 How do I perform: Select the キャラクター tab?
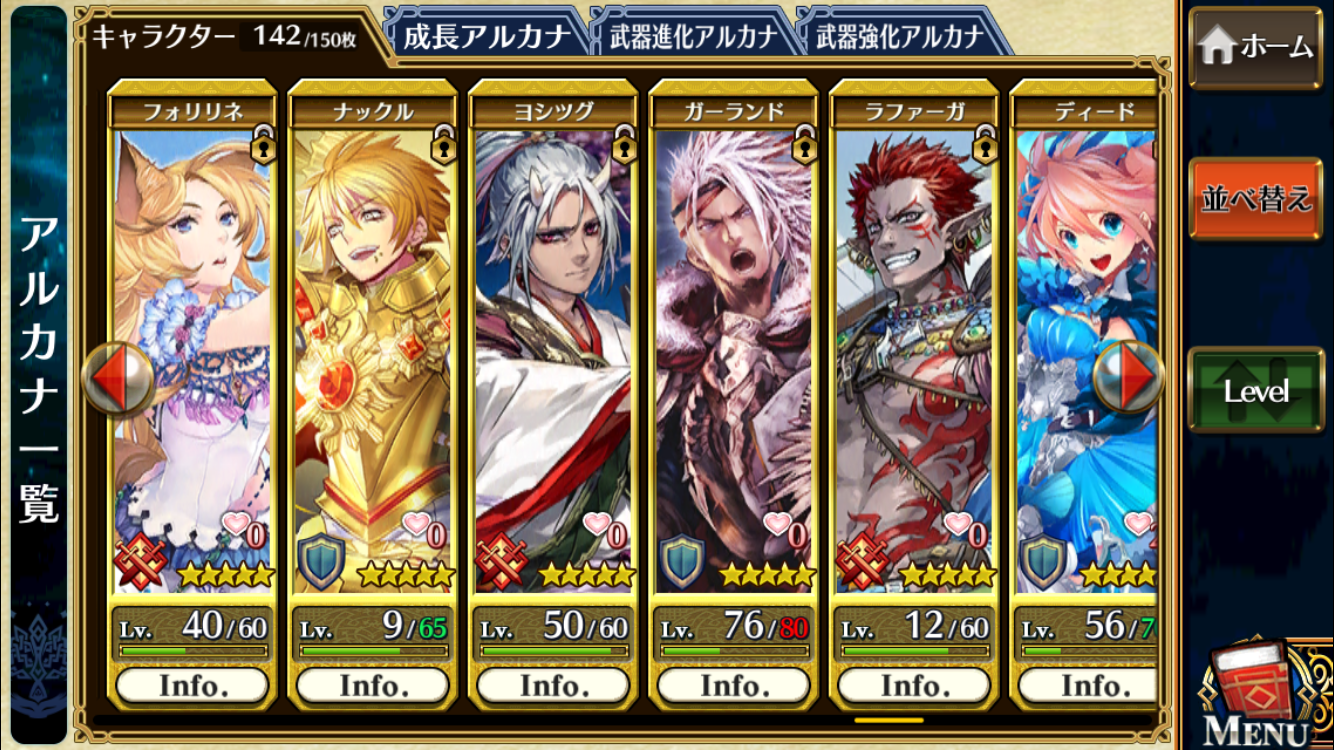(225, 37)
